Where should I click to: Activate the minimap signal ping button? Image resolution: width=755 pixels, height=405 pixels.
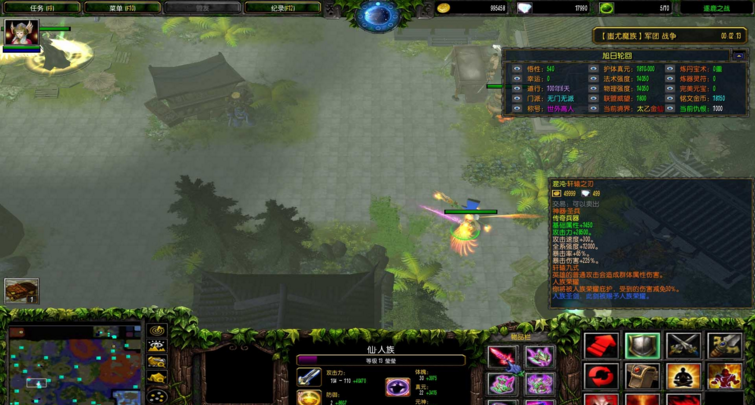pos(157,330)
